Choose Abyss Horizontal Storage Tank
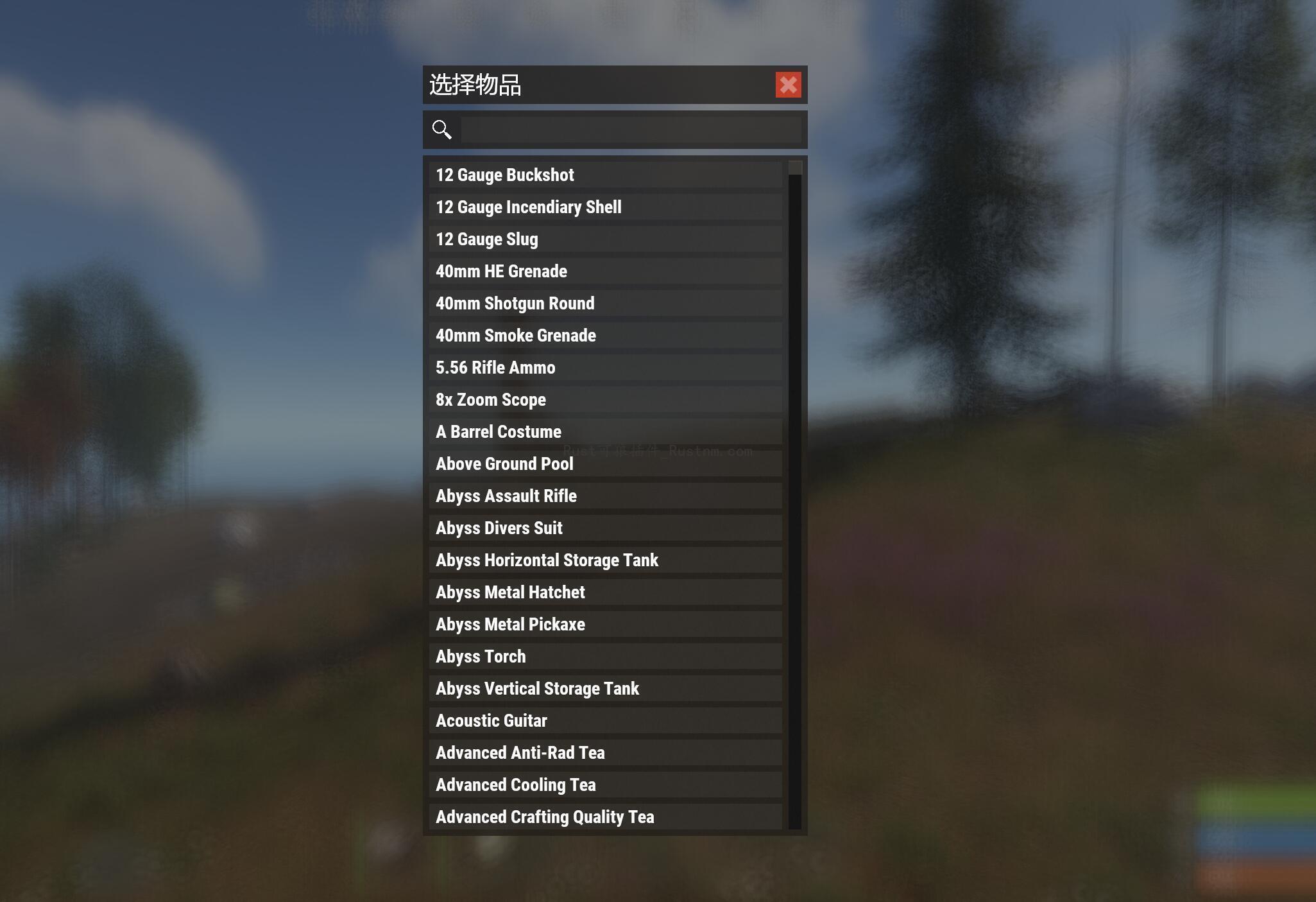Screen dimensions: 1316x902 [605, 560]
